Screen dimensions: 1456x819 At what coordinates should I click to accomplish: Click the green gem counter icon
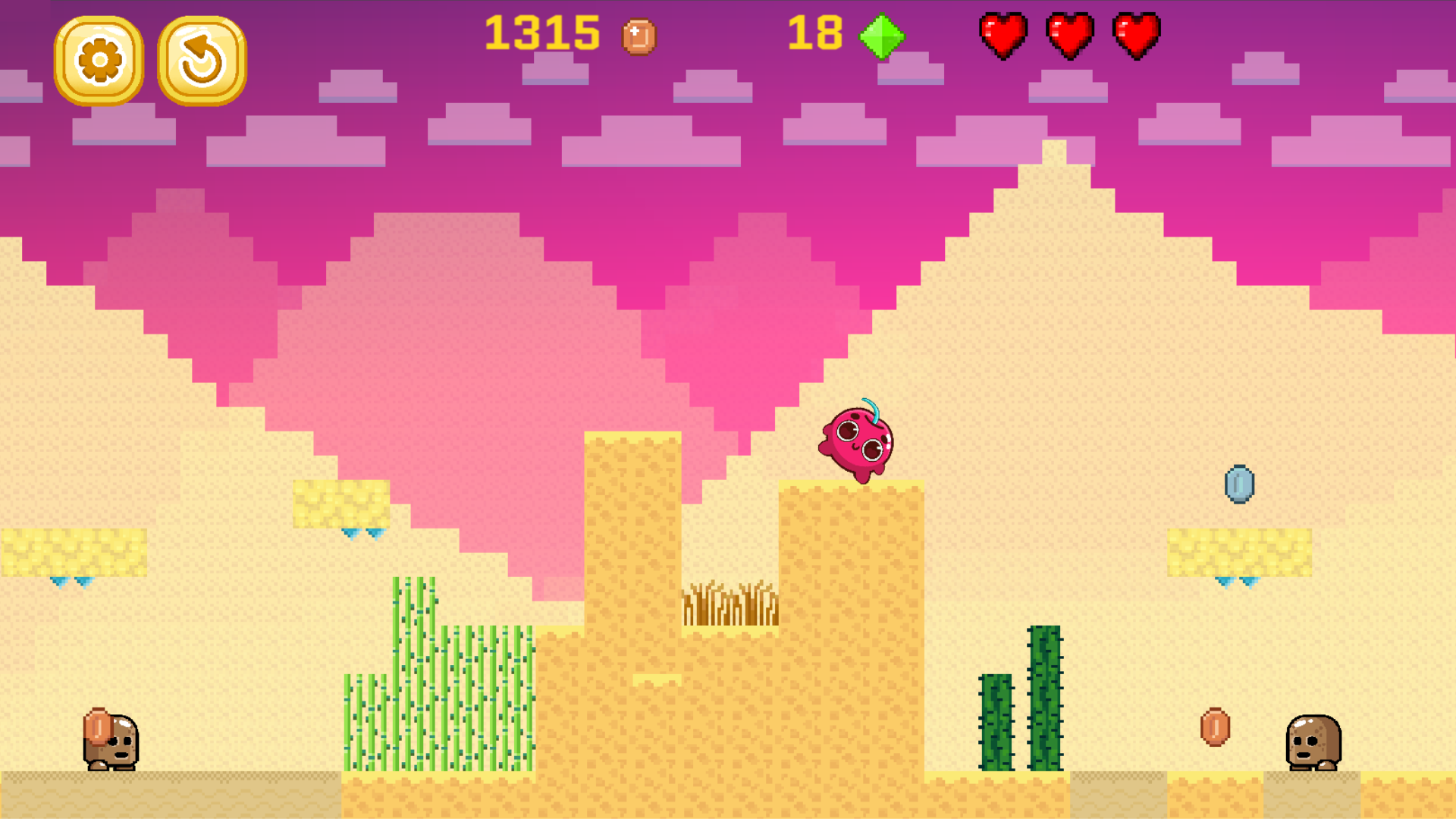(881, 34)
